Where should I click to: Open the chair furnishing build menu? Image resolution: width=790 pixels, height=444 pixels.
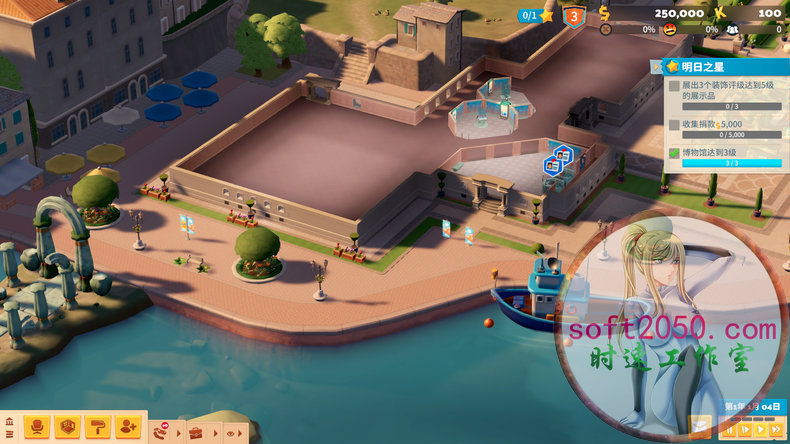(36, 427)
